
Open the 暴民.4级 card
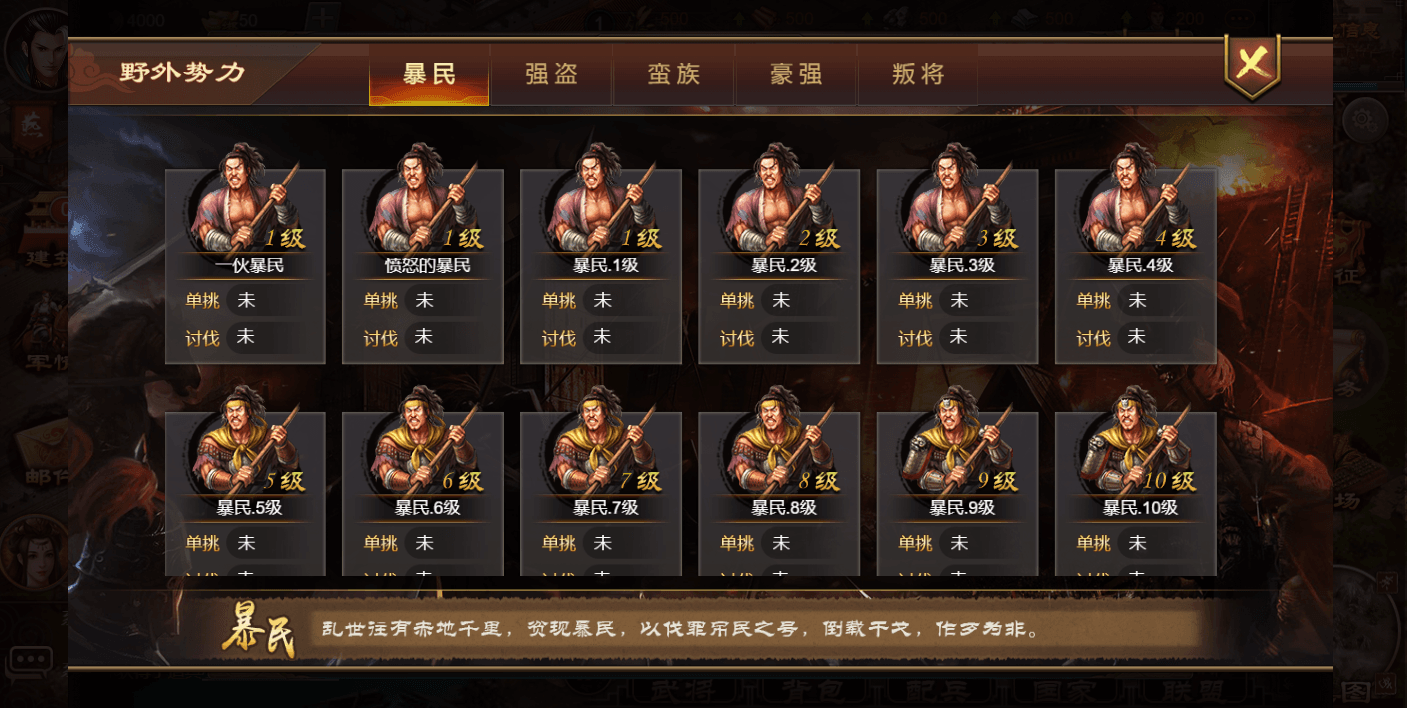1135,265
